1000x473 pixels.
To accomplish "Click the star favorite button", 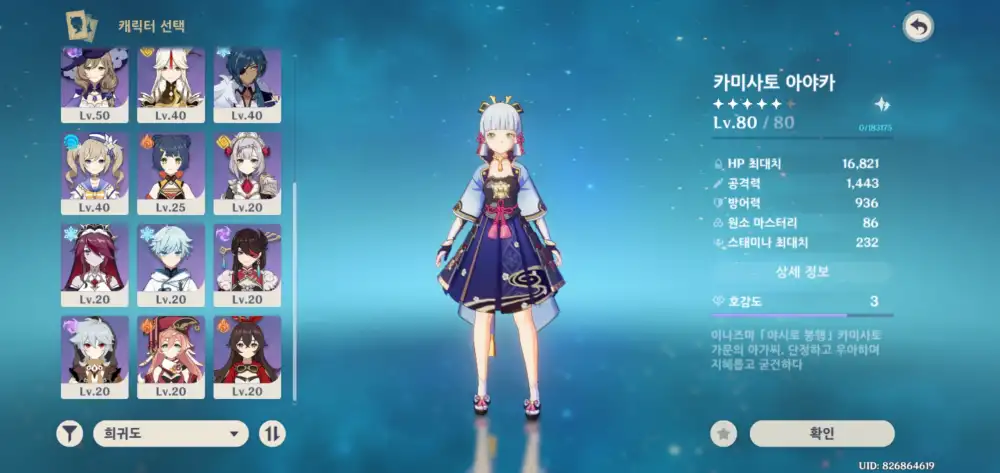I will pos(724,433).
